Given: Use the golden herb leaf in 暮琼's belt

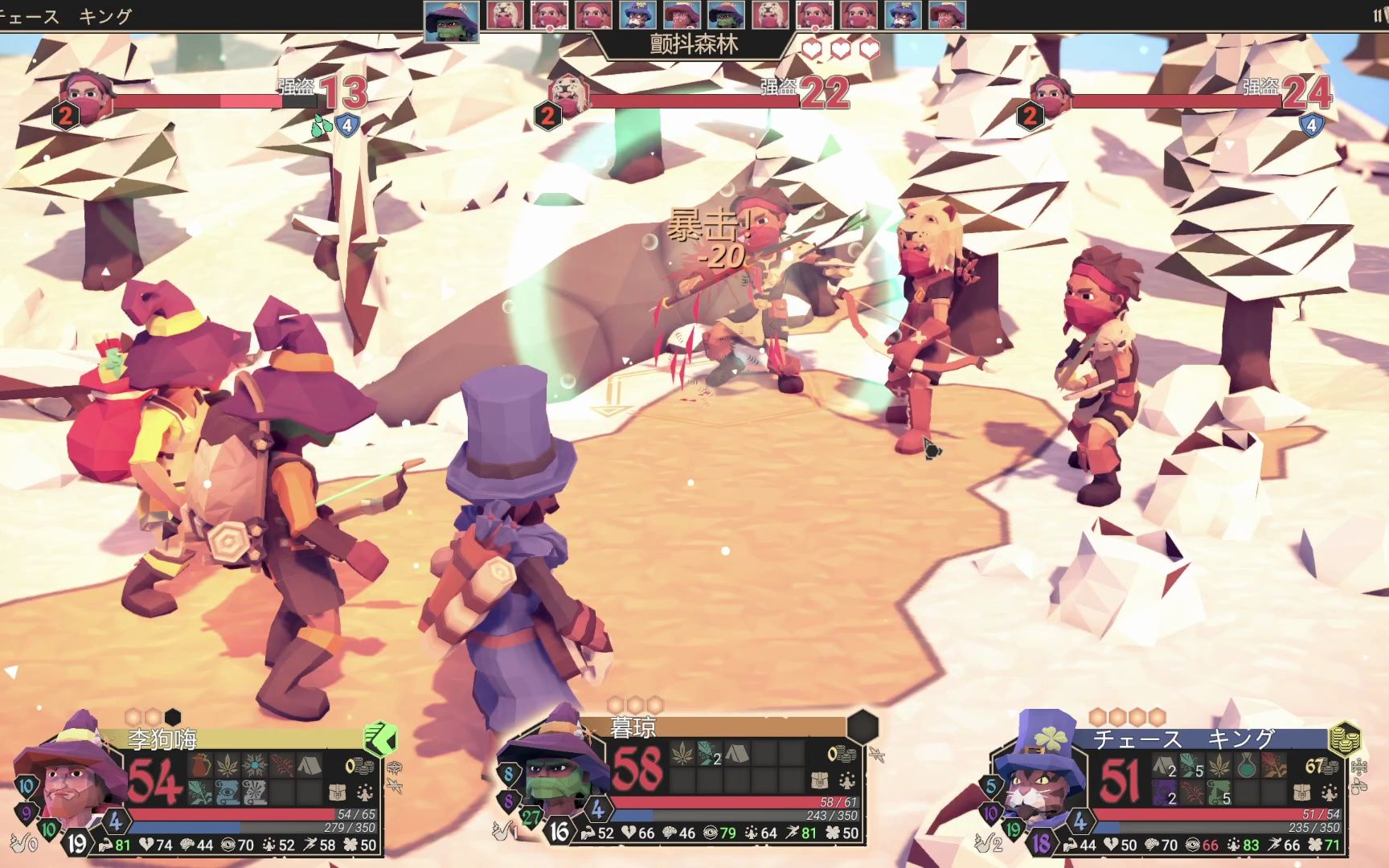Looking at the screenshot, I should point(683,754).
